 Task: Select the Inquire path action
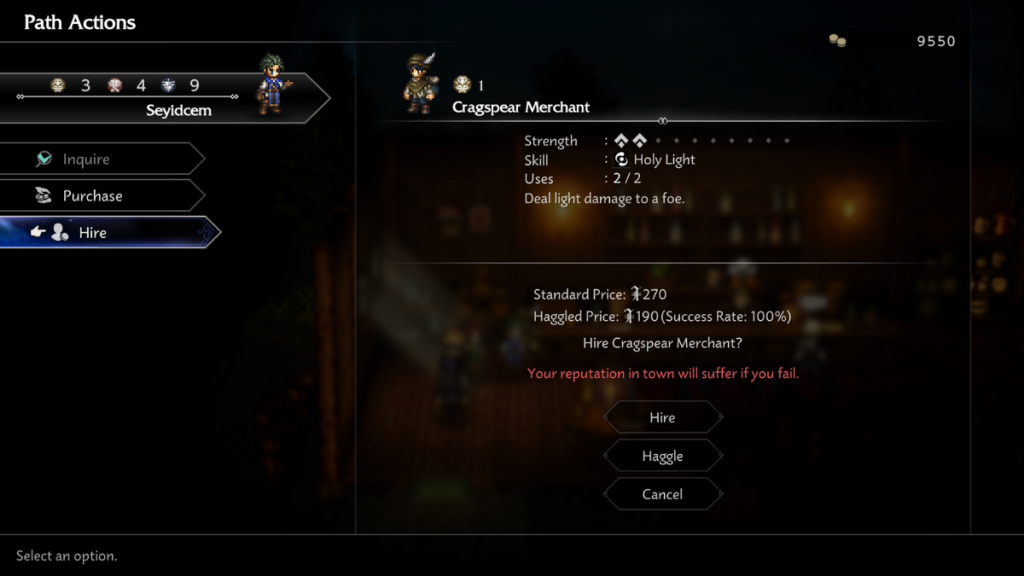pyautogui.click(x=100, y=159)
